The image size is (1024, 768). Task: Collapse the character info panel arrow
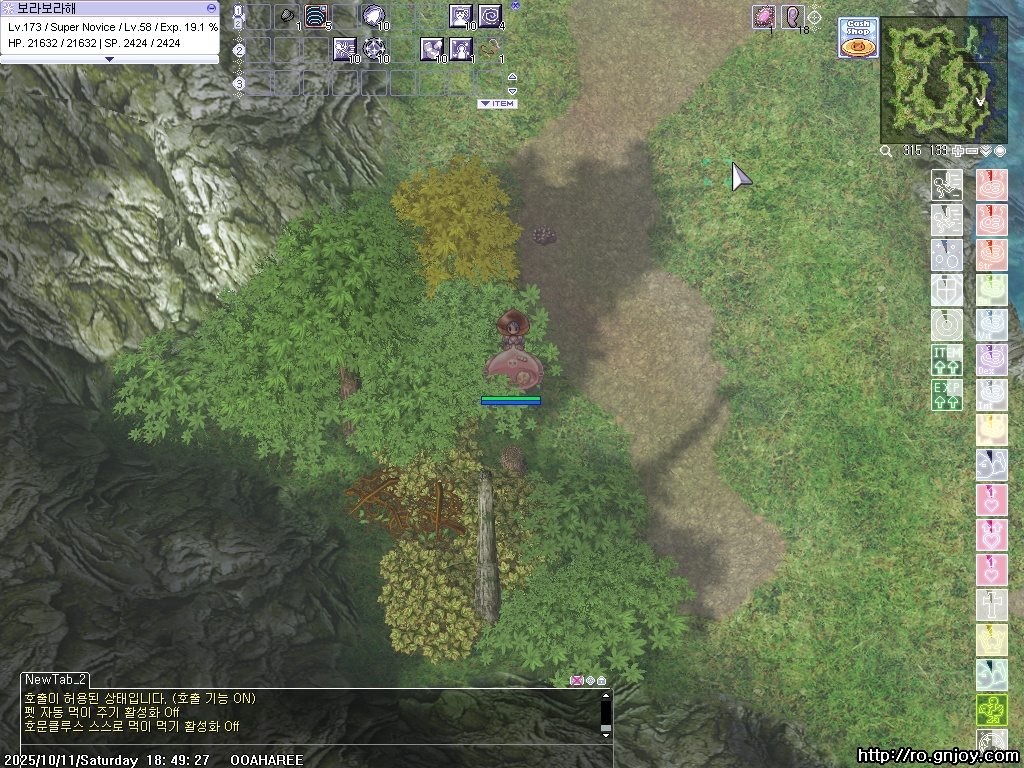coord(110,59)
